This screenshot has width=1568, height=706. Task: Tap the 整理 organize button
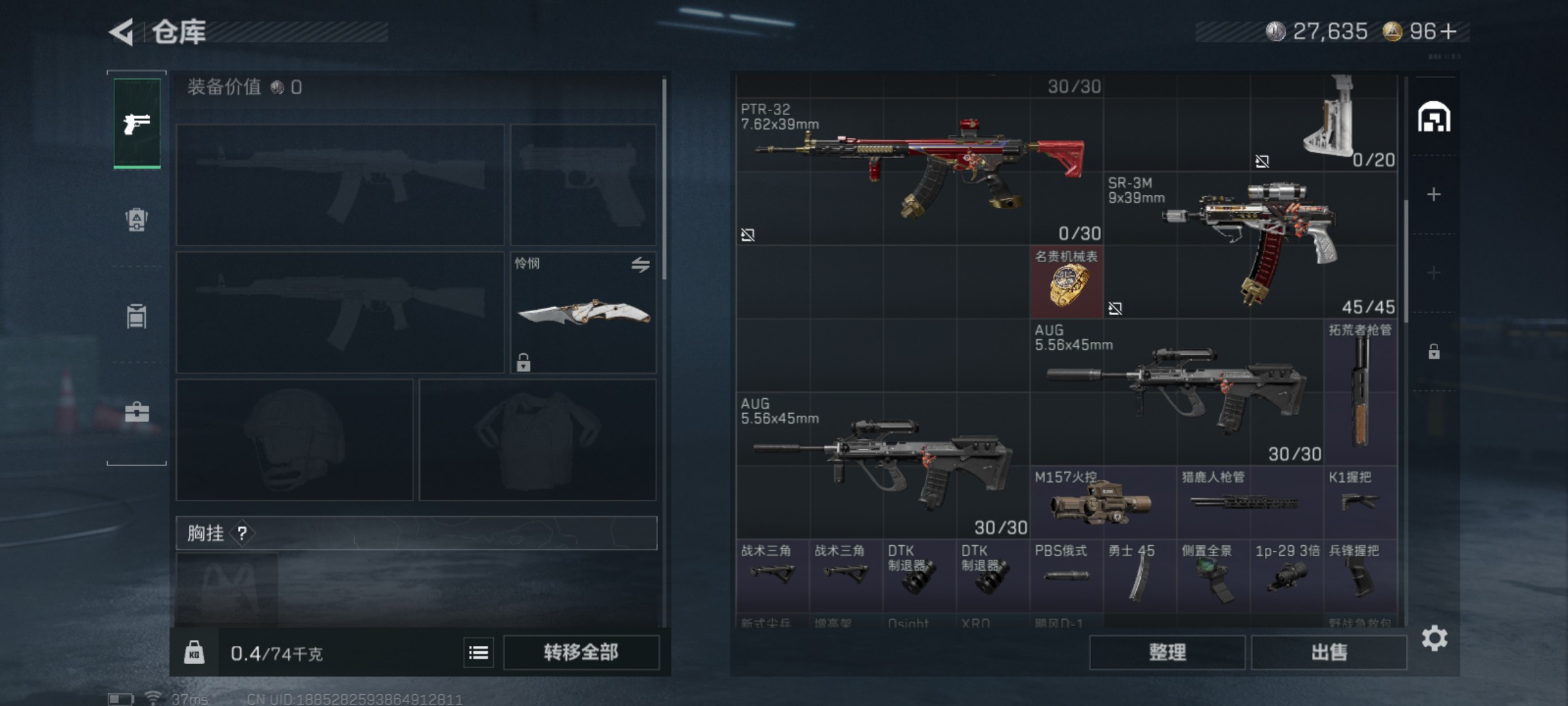1167,652
